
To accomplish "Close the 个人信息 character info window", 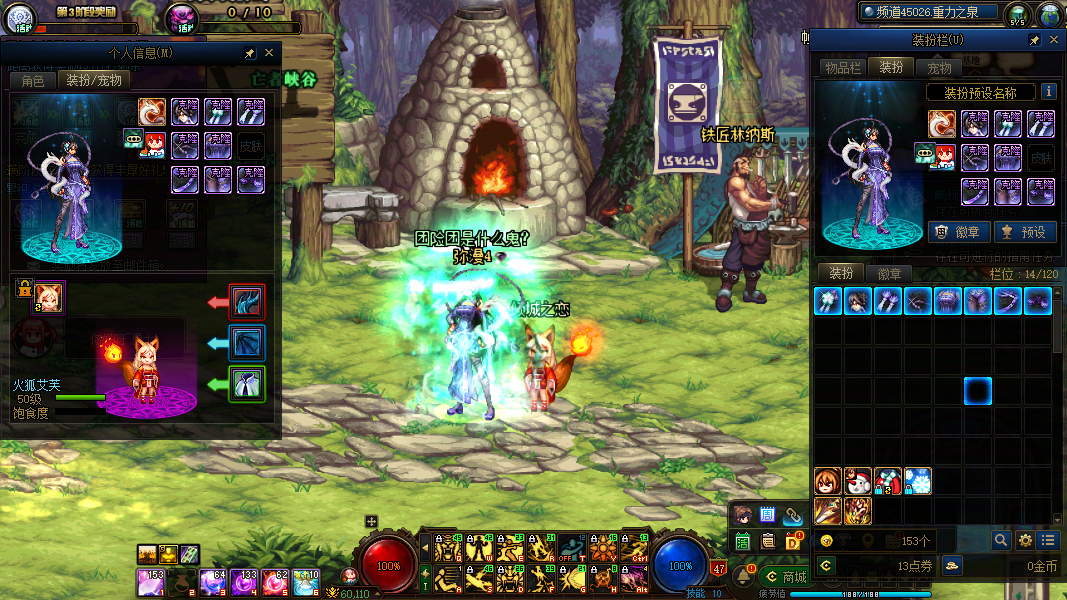I will pos(268,53).
